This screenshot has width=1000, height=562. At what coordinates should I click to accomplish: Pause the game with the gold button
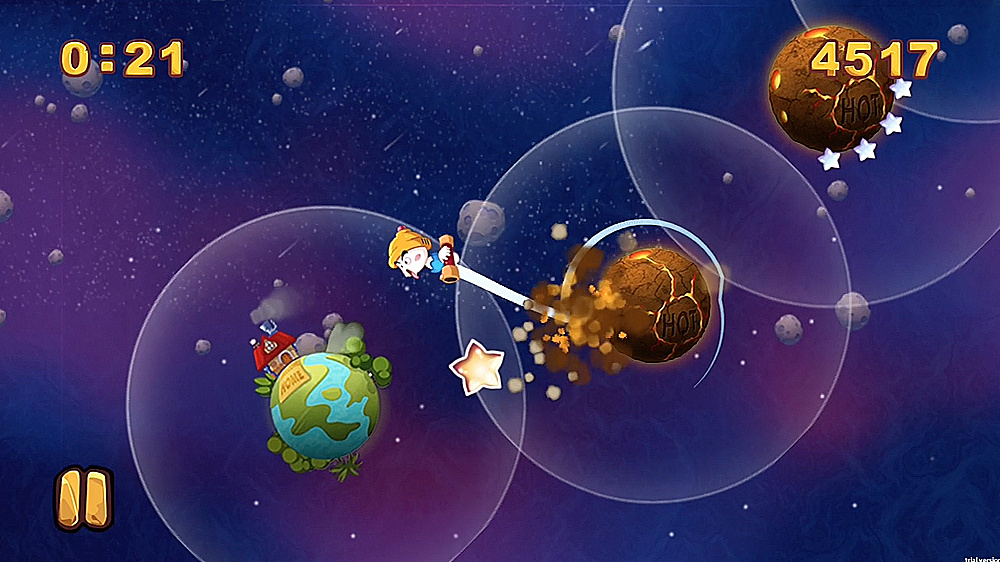[83, 498]
